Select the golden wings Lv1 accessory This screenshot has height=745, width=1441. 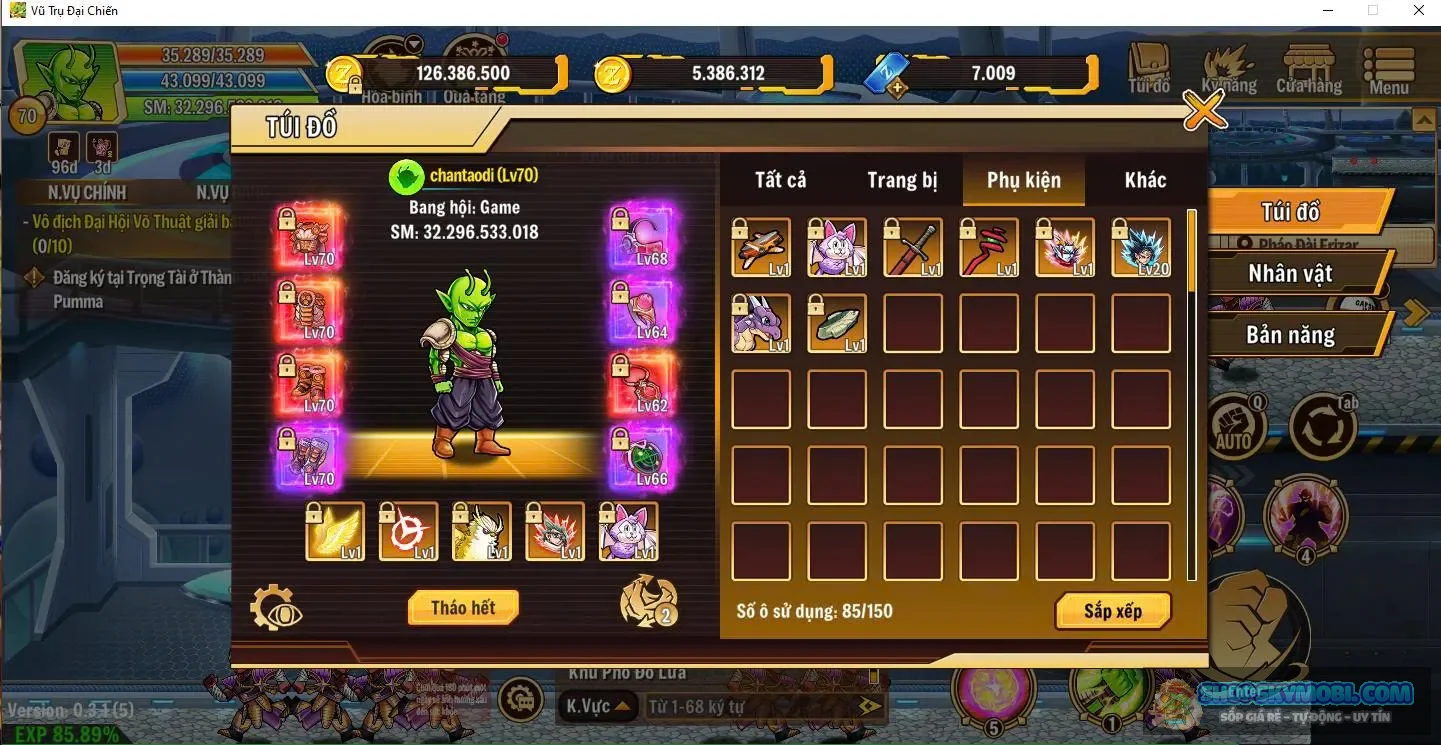pos(334,532)
